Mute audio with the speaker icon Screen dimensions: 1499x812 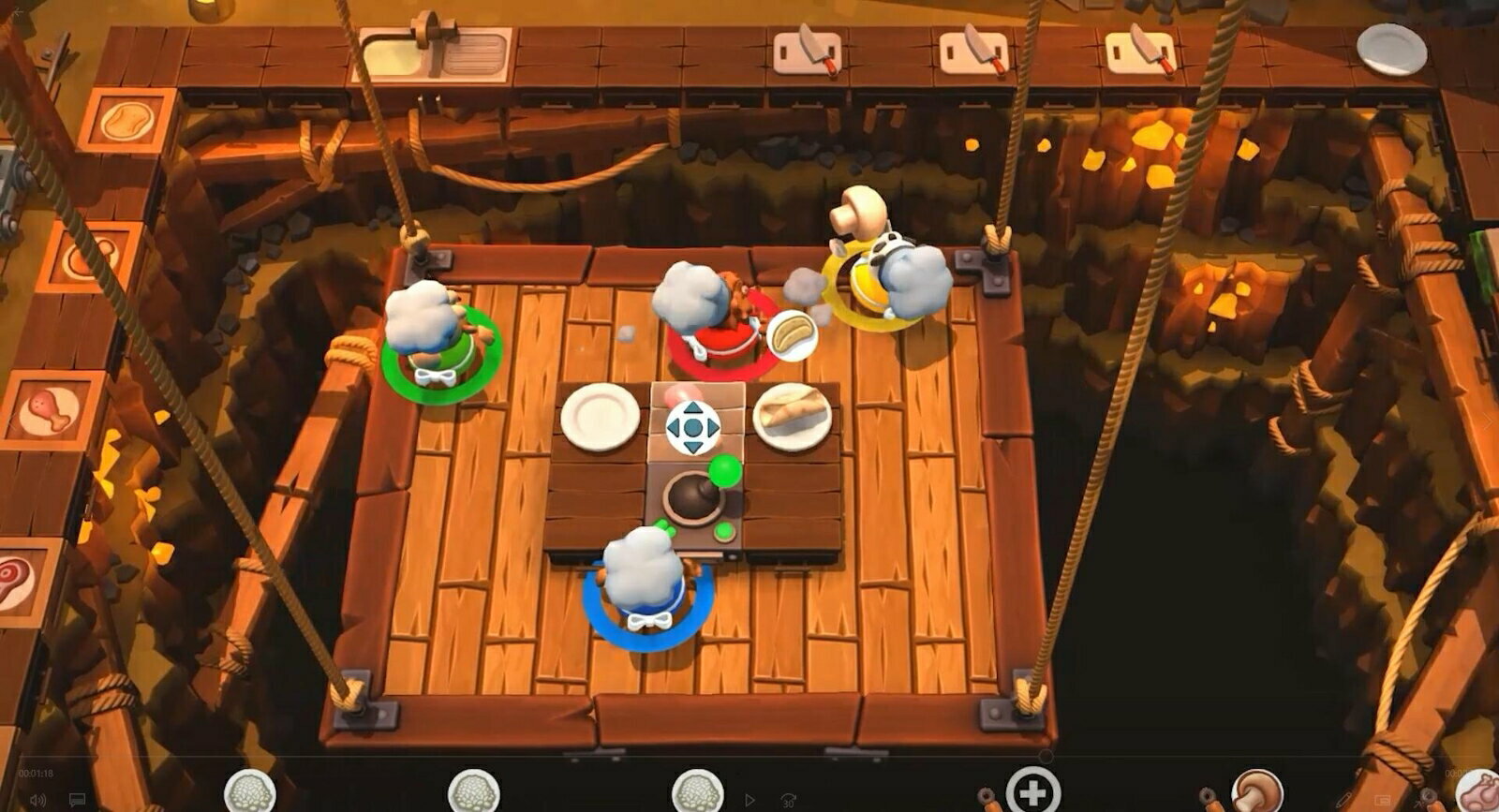pos(37,799)
